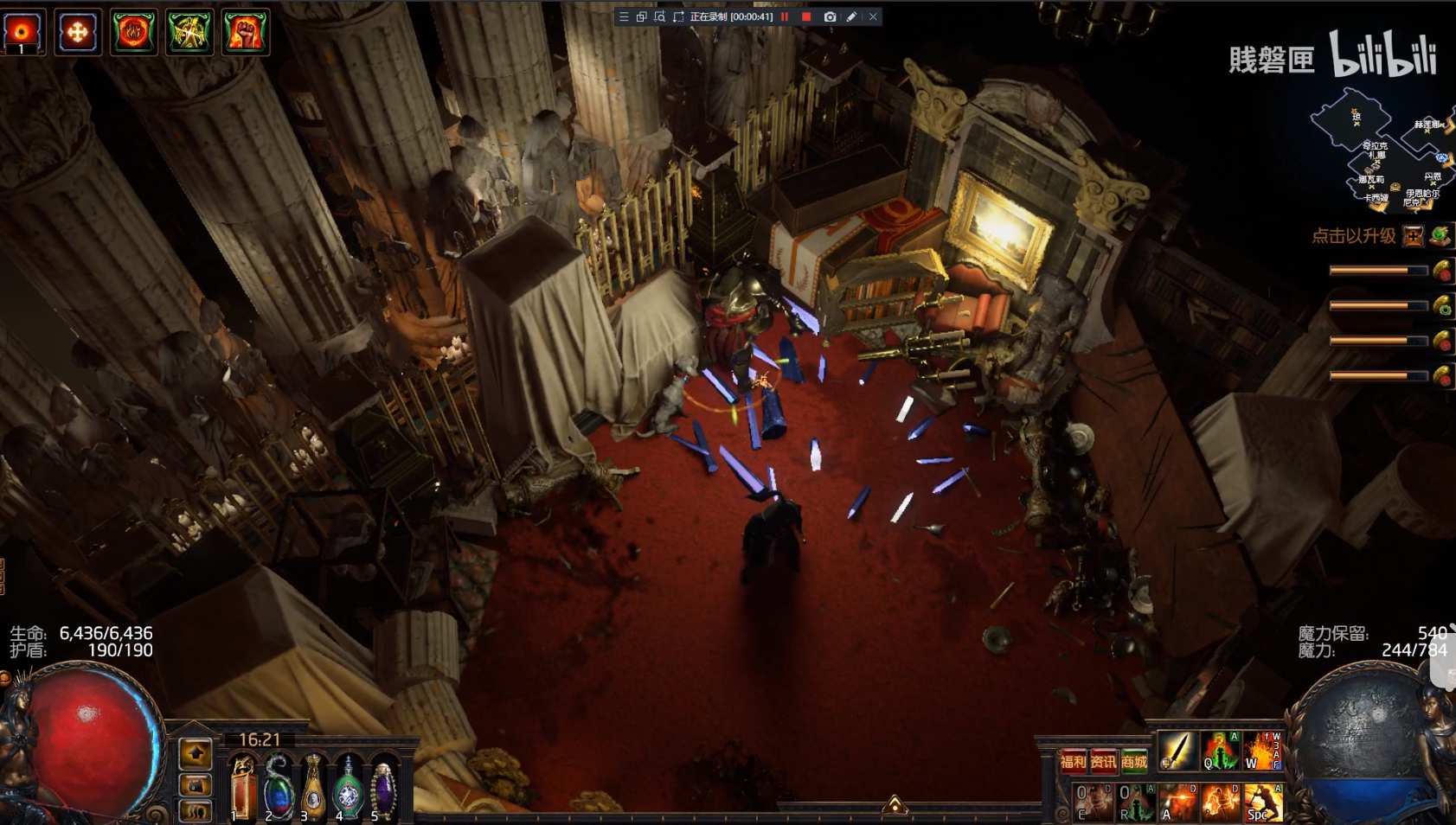Select the white cross buff icon
This screenshot has height=825, width=1456.
[78, 33]
